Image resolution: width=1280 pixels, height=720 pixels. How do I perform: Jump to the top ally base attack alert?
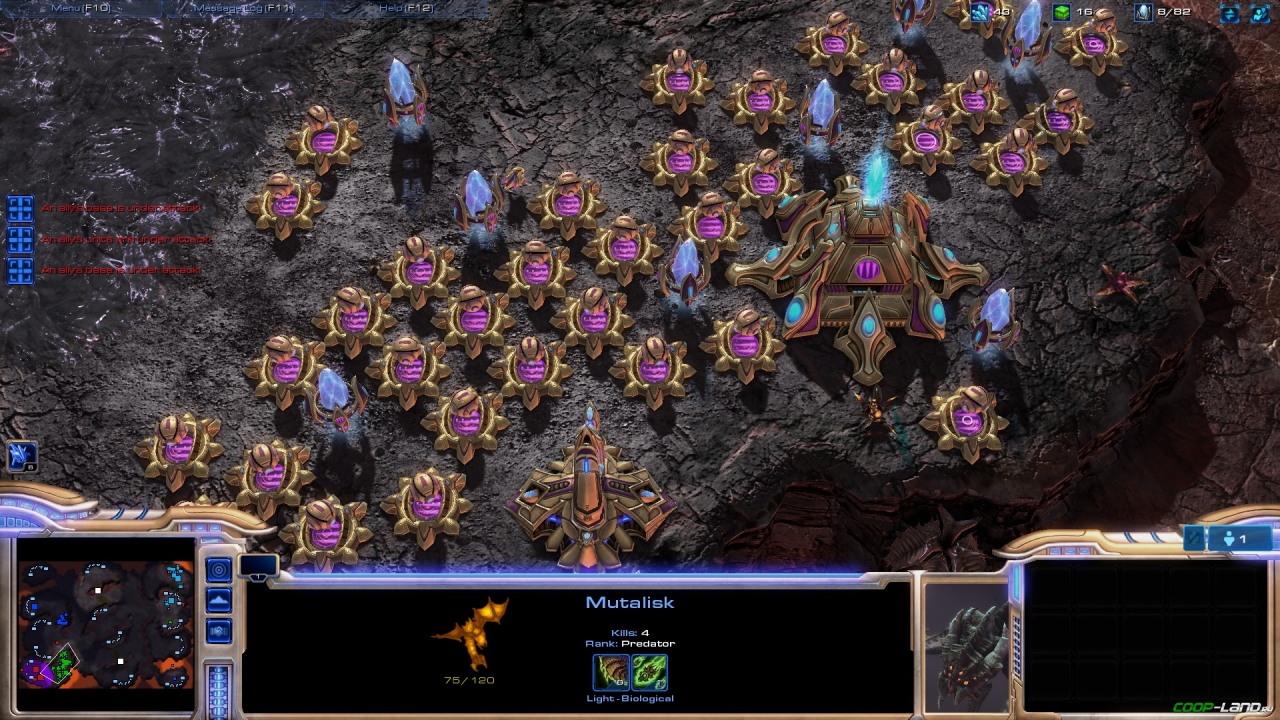point(20,208)
